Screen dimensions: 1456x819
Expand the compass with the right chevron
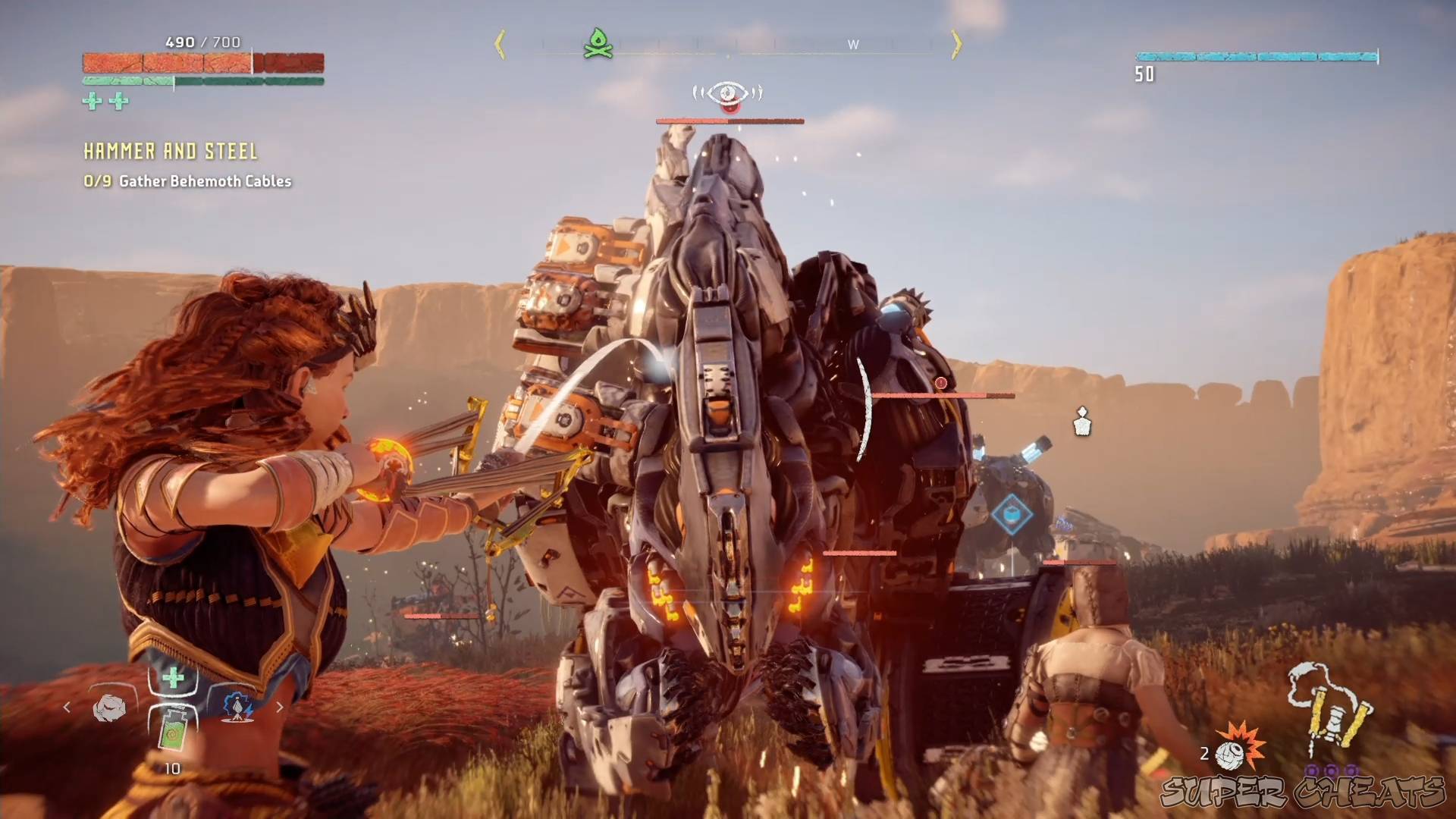[x=956, y=44]
